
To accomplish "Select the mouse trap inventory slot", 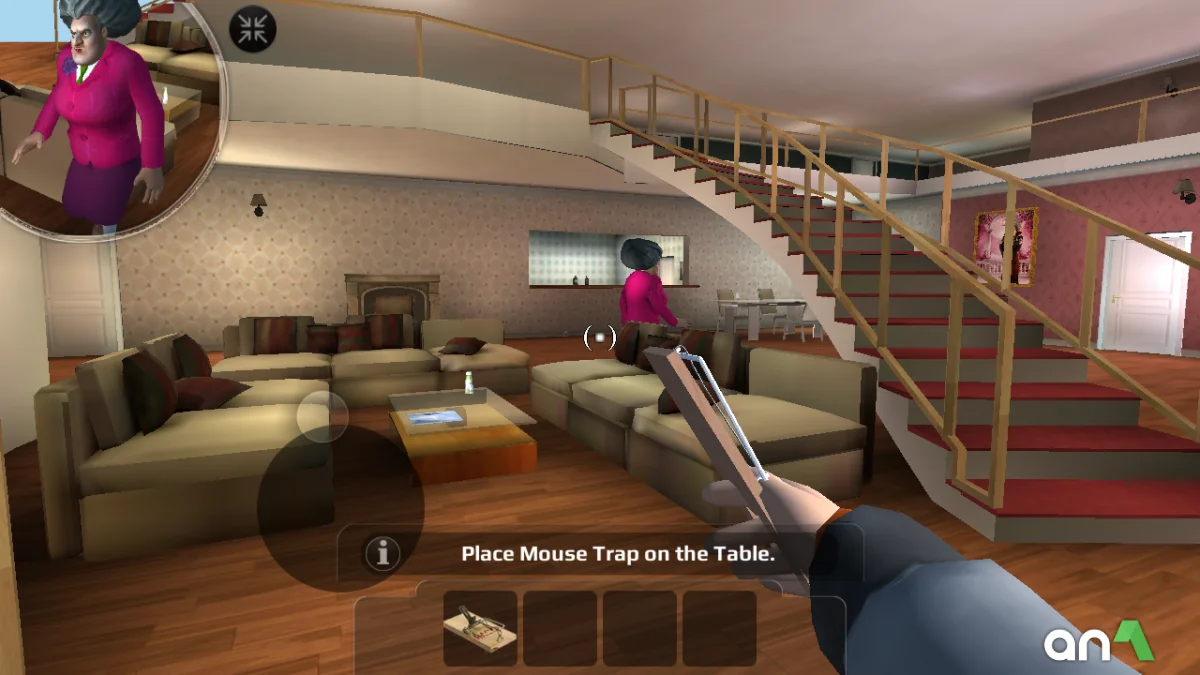I will click(480, 628).
